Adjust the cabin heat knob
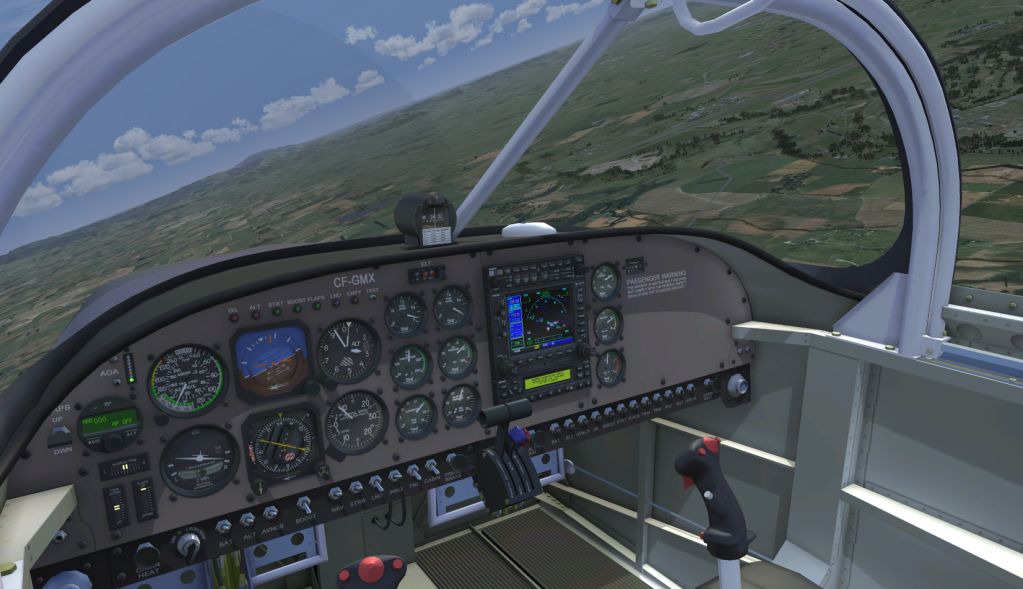Screen dimensions: 1023x589 (x=147, y=554)
